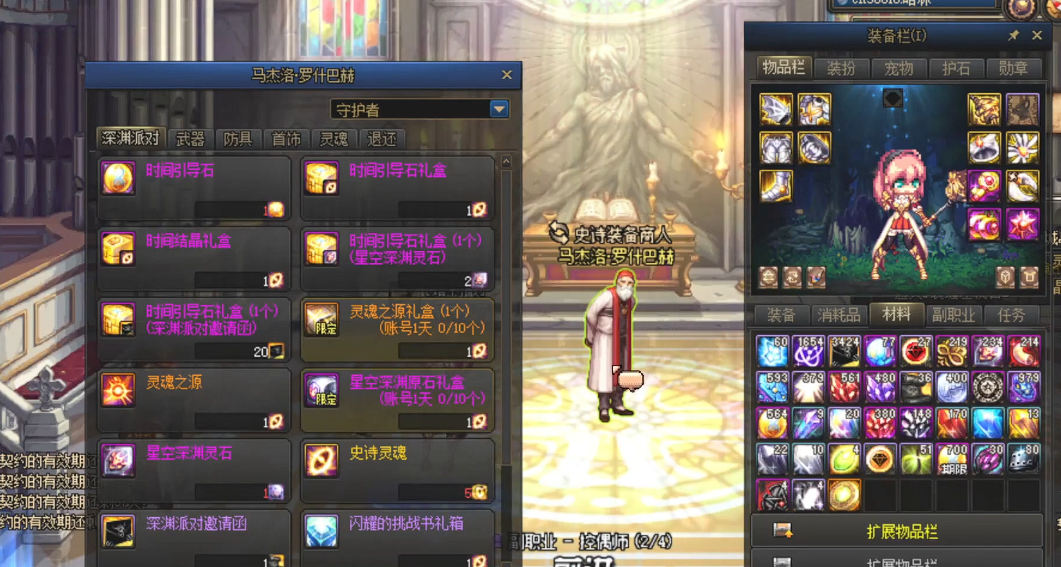Open the 首饰 shop tab

pyautogui.click(x=286, y=139)
